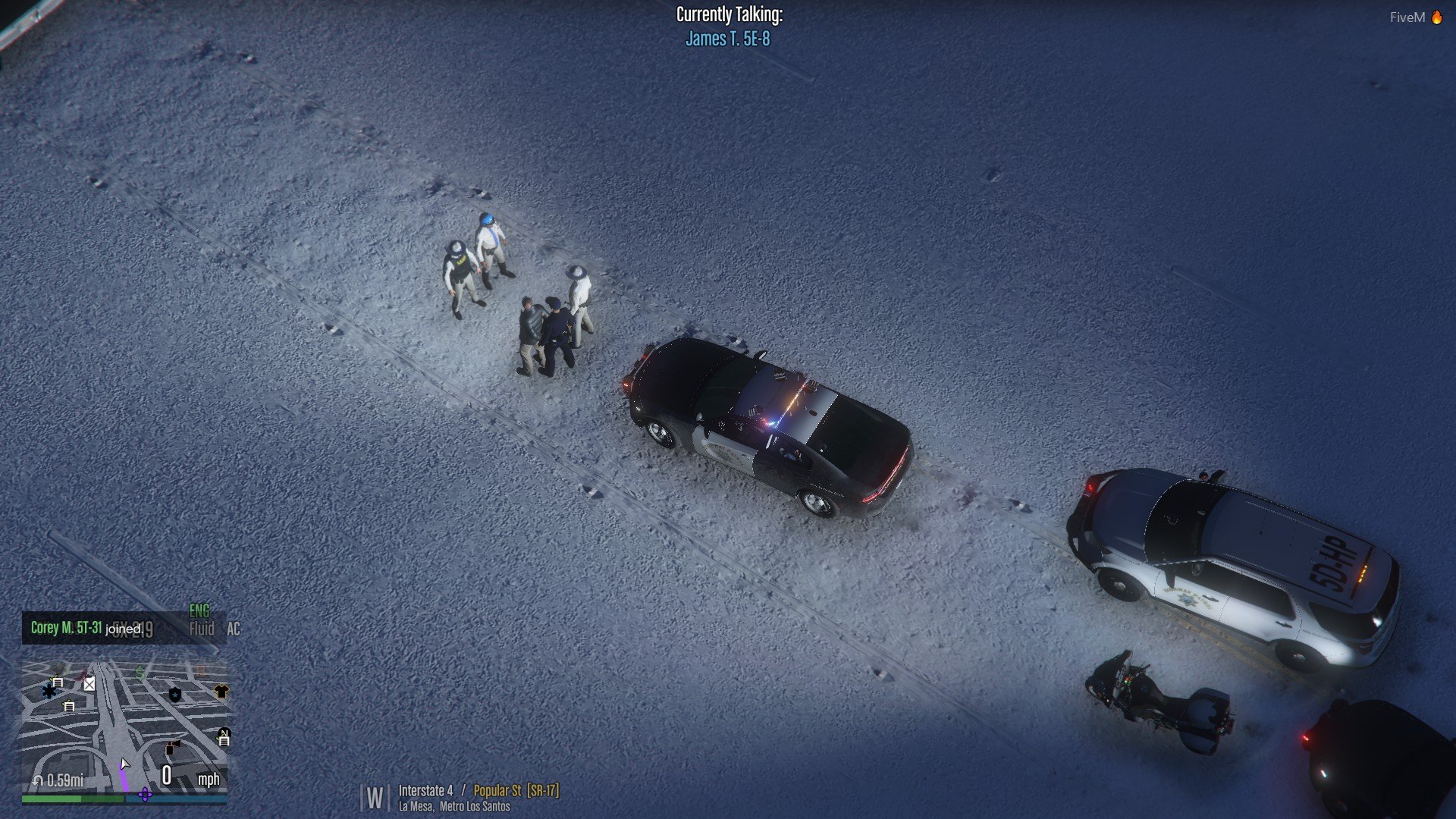Viewport: 1456px width, 819px height.
Task: Click the medical star blip on minimap
Action: point(49,691)
